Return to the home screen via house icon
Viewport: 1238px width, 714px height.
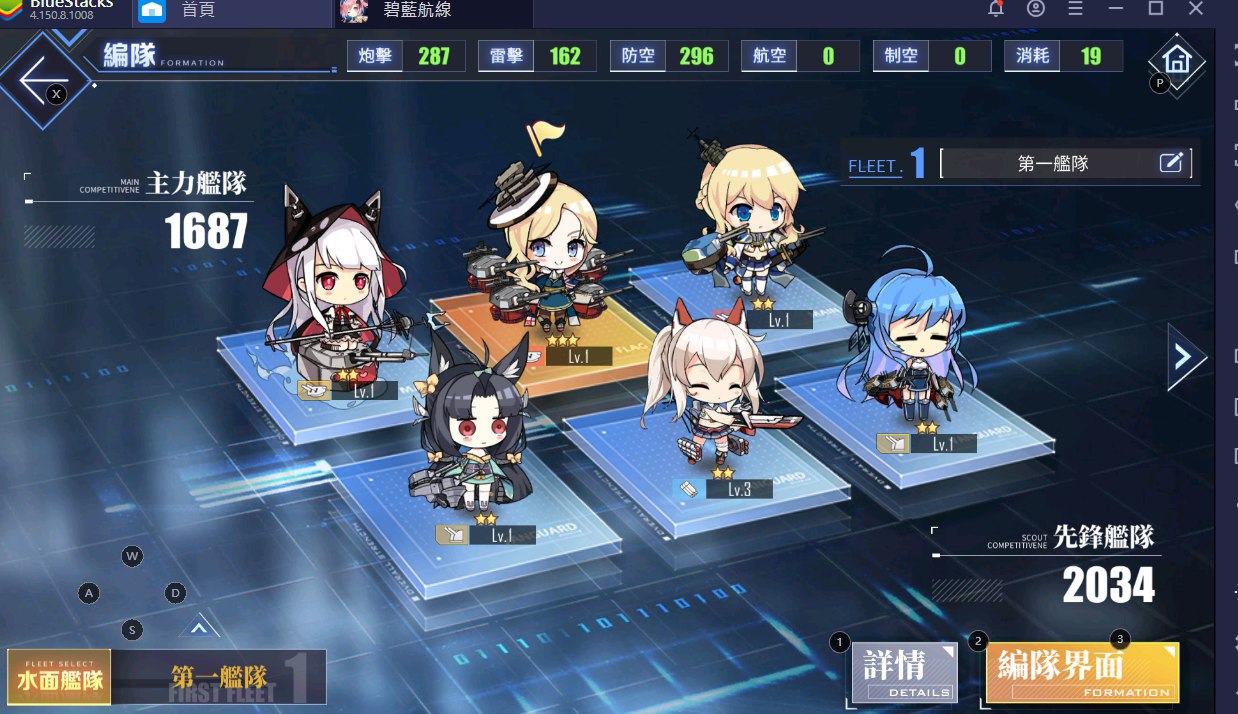tap(1178, 60)
